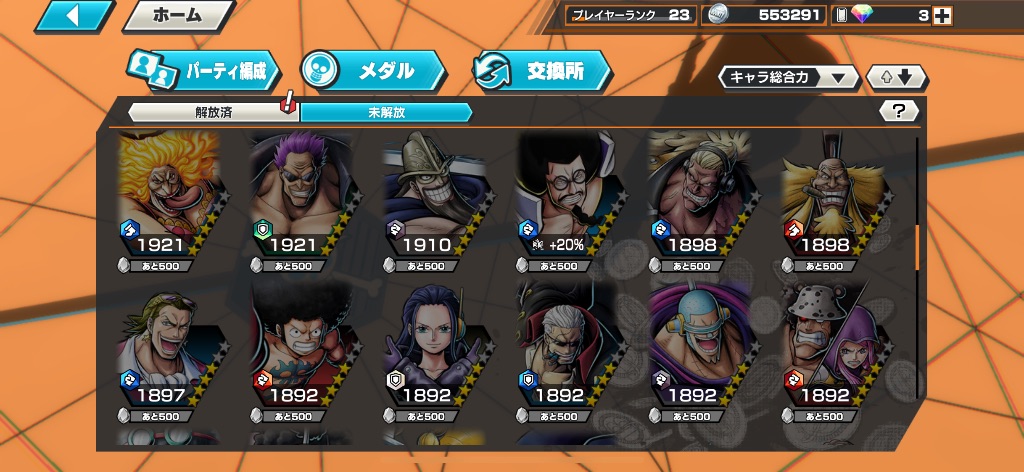Open the キャラ総合力 sort dropdown
Image resolution: width=1024 pixels, height=472 pixels.
tap(788, 77)
